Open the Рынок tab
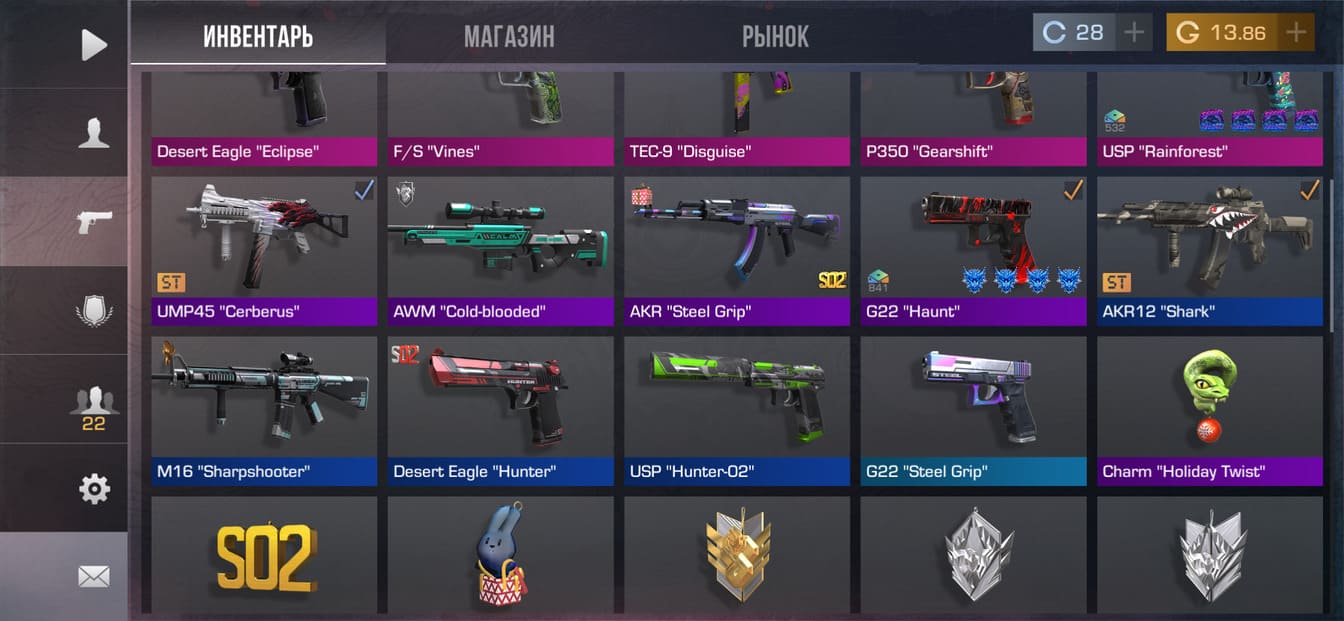 [x=775, y=37]
